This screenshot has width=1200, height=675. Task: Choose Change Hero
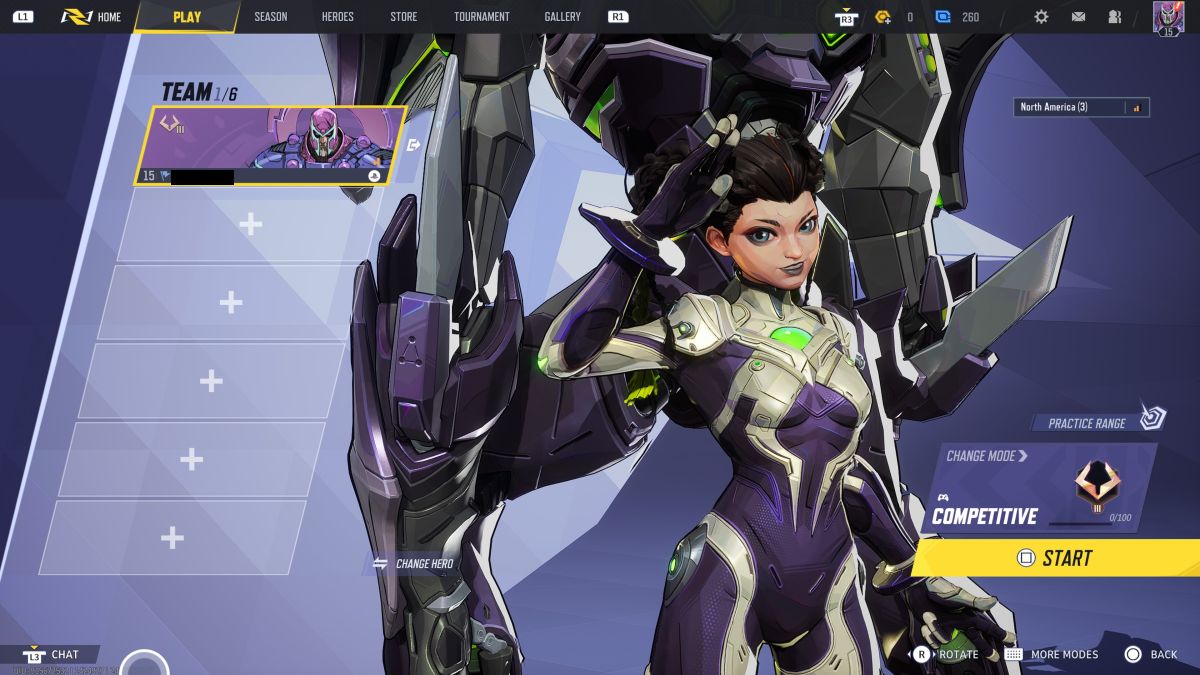pyautogui.click(x=413, y=564)
